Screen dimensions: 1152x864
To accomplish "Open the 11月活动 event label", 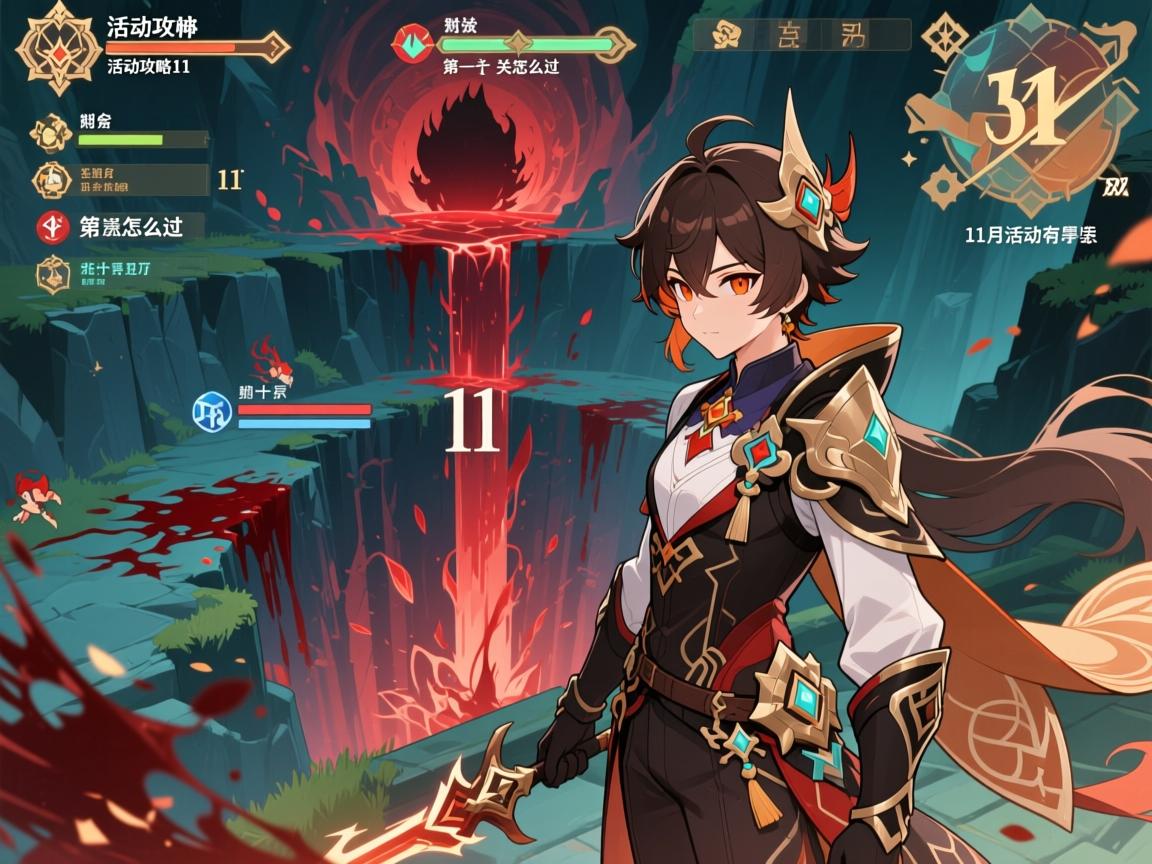I will [x=1030, y=236].
